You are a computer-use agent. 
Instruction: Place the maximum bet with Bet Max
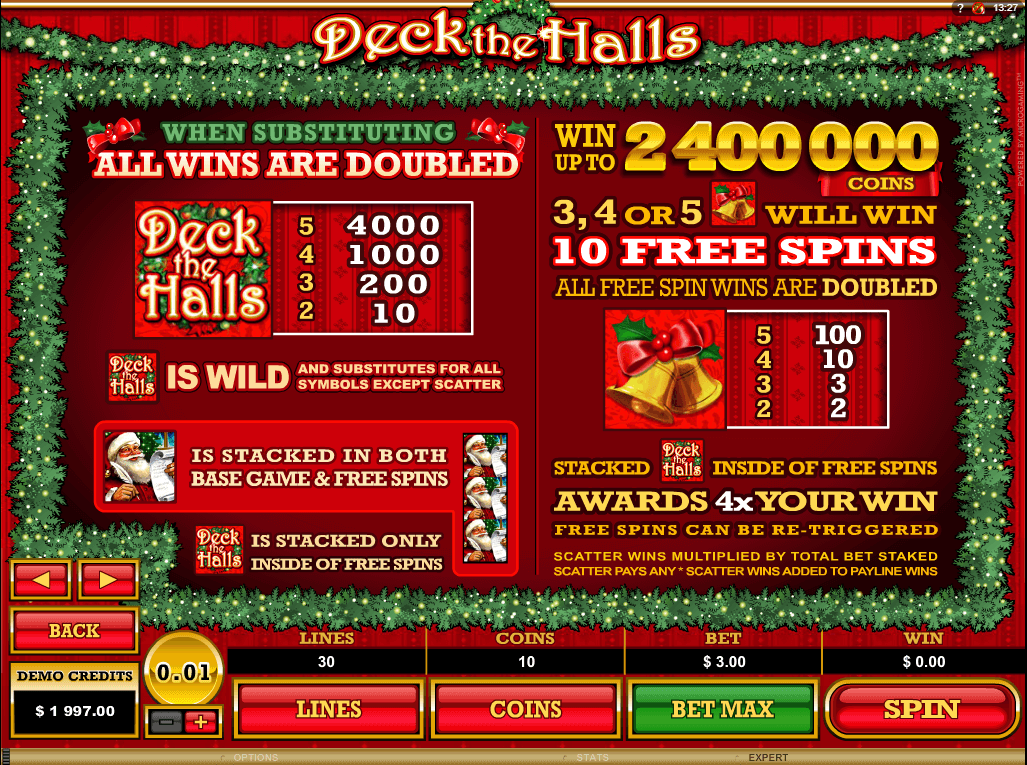pyautogui.click(x=721, y=709)
